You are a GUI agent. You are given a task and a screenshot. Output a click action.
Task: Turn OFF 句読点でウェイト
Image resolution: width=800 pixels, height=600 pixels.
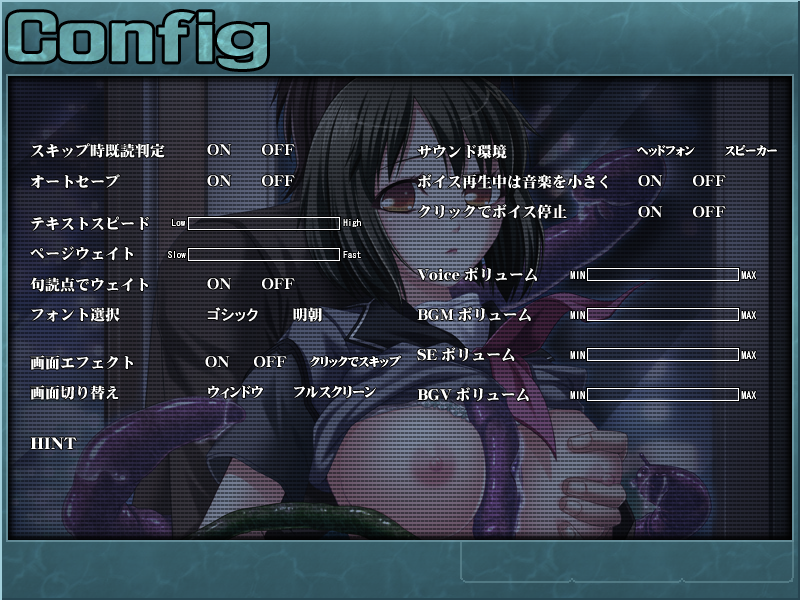pyautogui.click(x=277, y=284)
